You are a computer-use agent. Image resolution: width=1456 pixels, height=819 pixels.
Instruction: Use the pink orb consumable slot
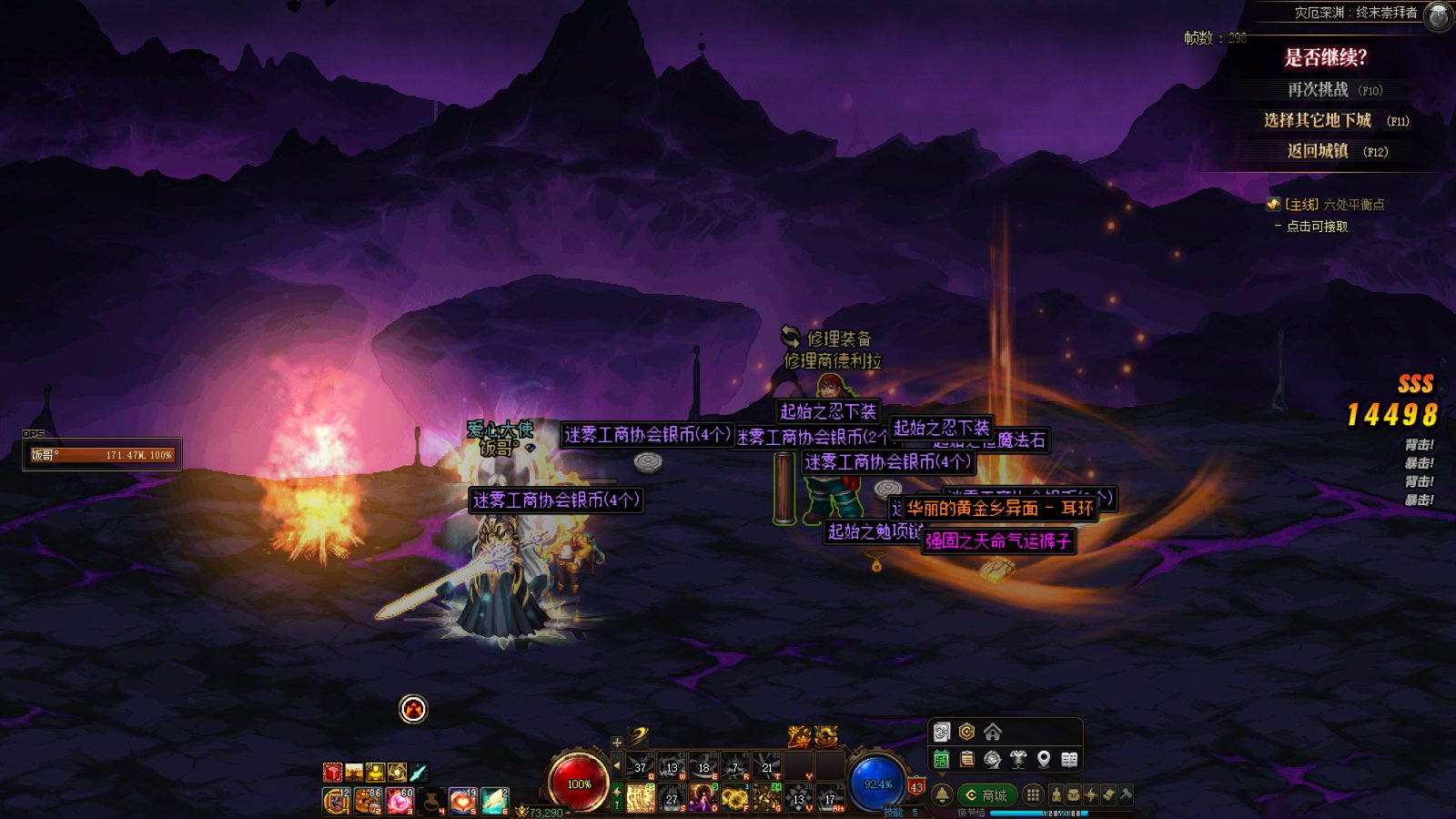coord(399,801)
